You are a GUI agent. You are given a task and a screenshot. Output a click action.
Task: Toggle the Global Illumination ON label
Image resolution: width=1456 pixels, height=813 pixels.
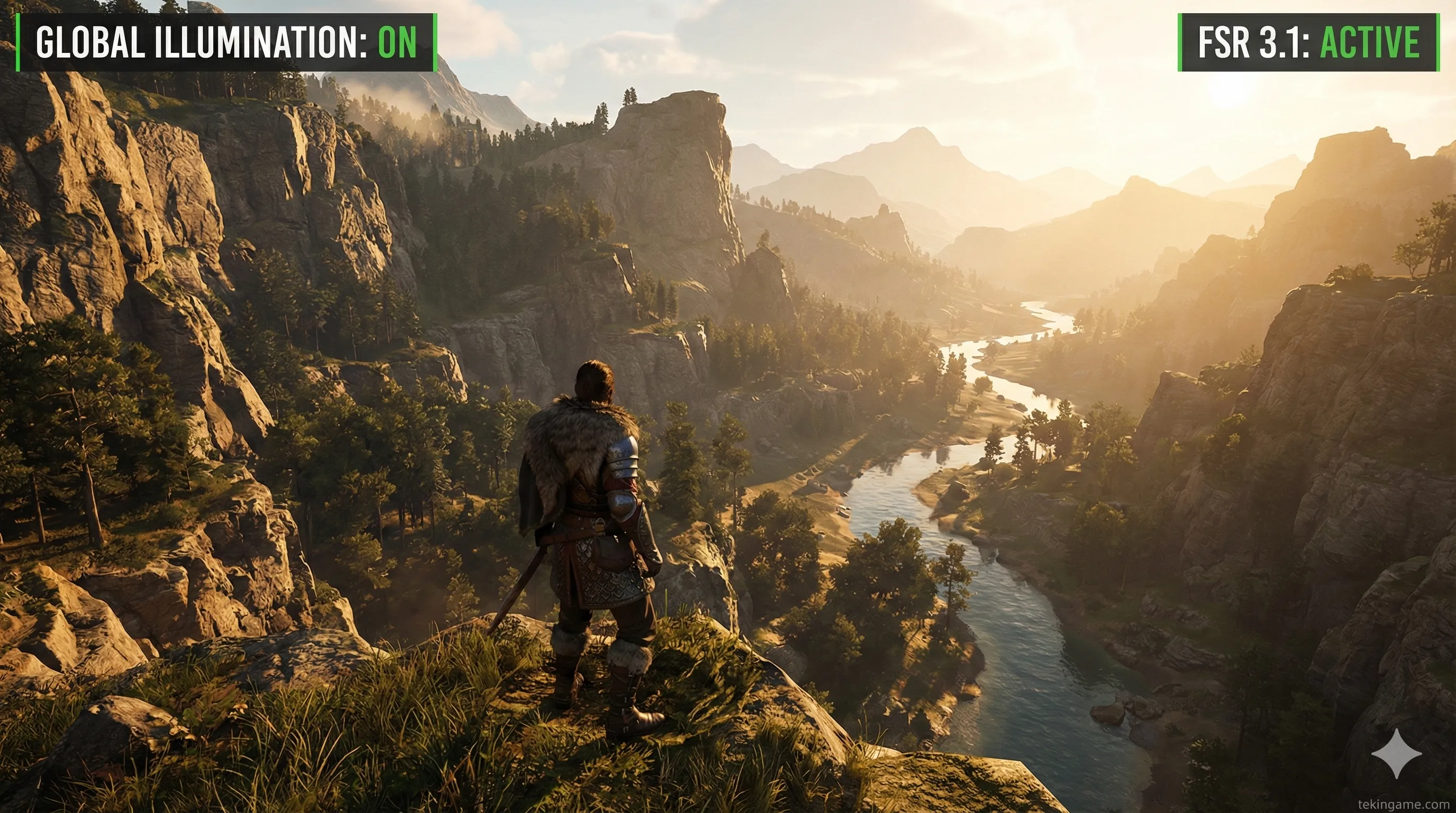[x=226, y=42]
